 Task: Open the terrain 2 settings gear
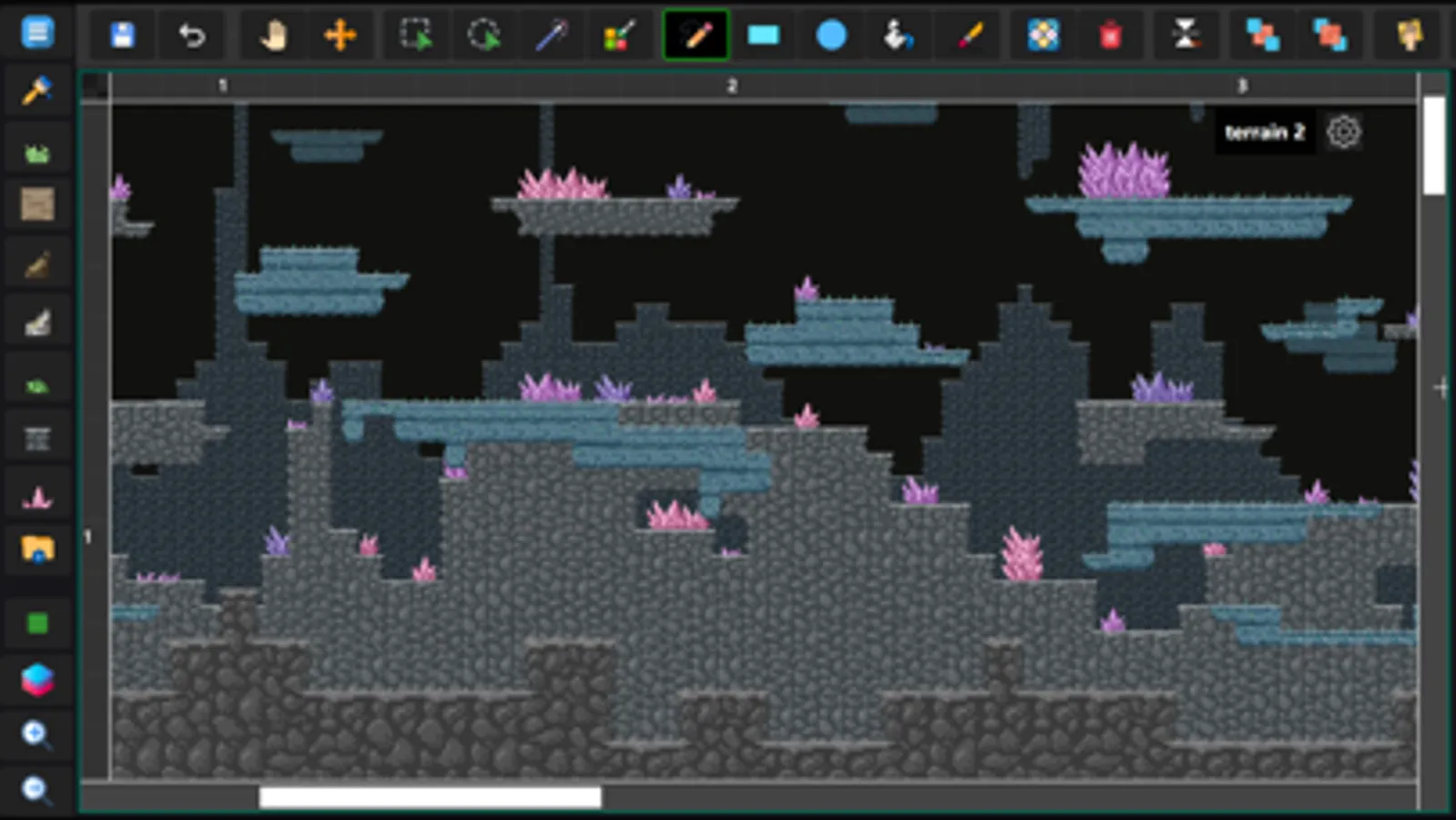[1343, 132]
